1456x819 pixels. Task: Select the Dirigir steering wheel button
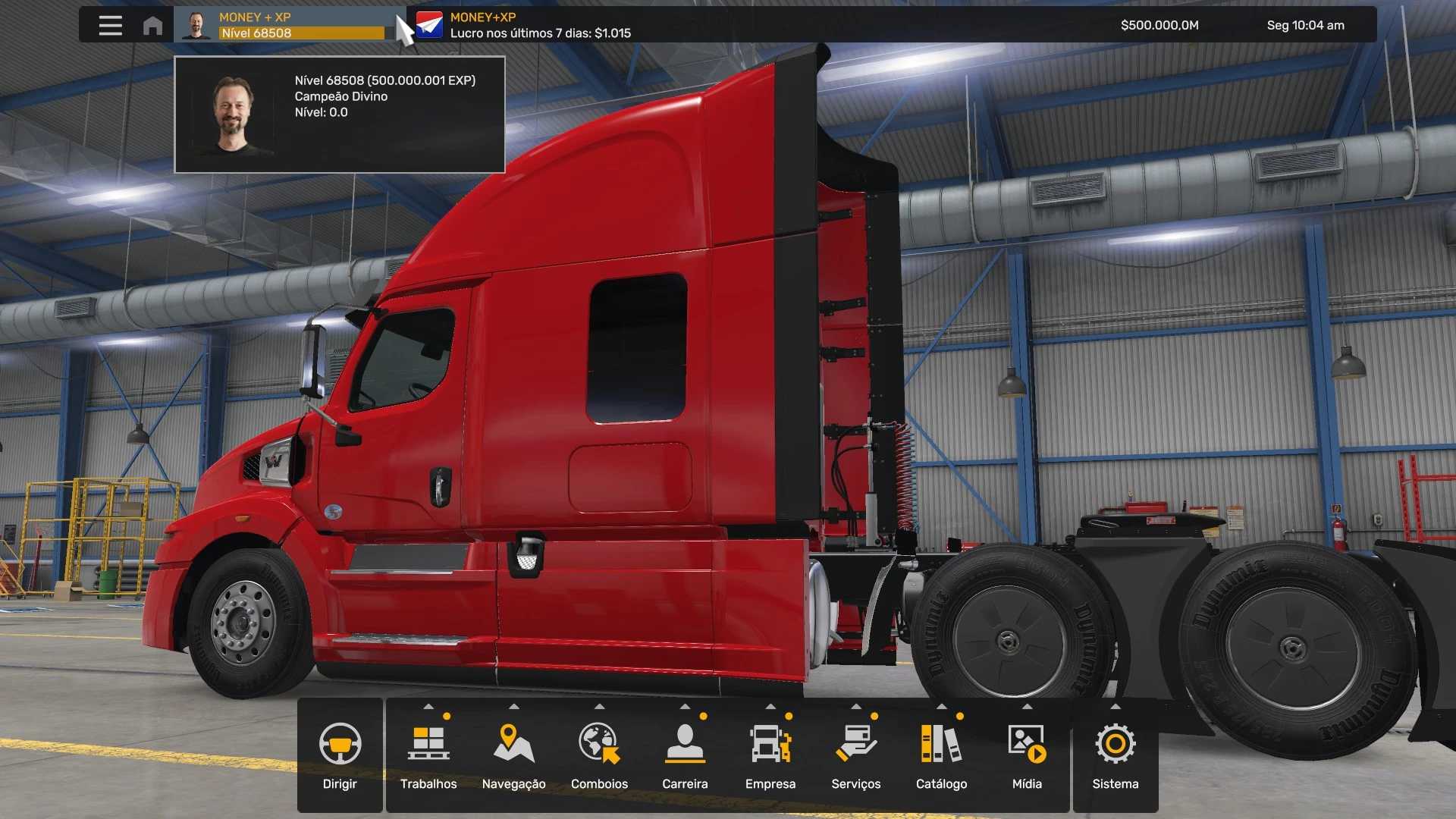point(340,755)
